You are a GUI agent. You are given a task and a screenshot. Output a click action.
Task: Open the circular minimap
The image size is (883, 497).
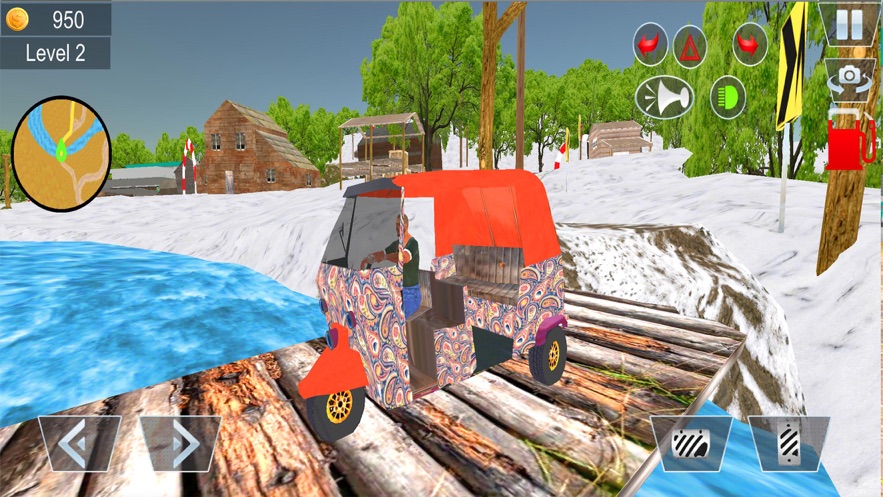[61, 153]
